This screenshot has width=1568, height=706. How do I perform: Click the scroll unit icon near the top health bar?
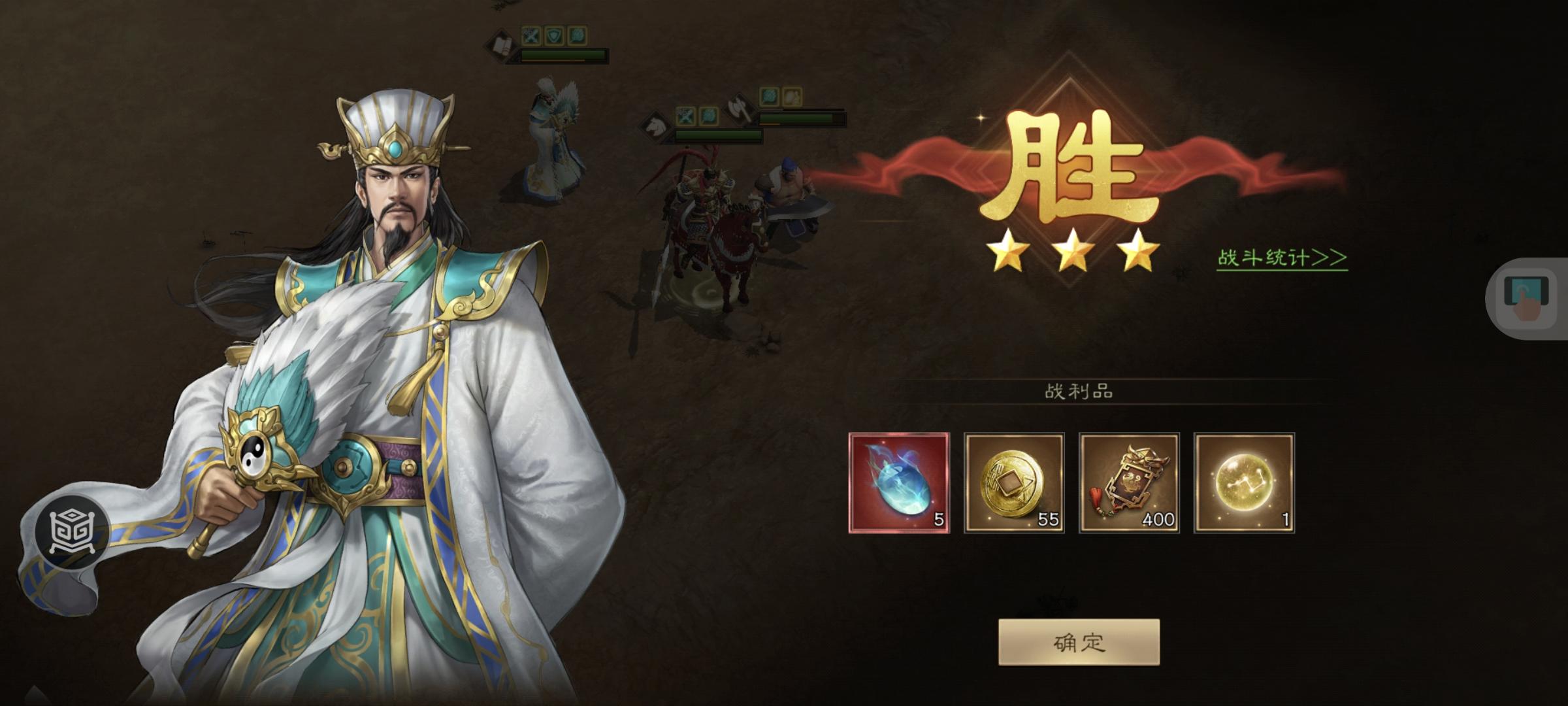tap(501, 43)
